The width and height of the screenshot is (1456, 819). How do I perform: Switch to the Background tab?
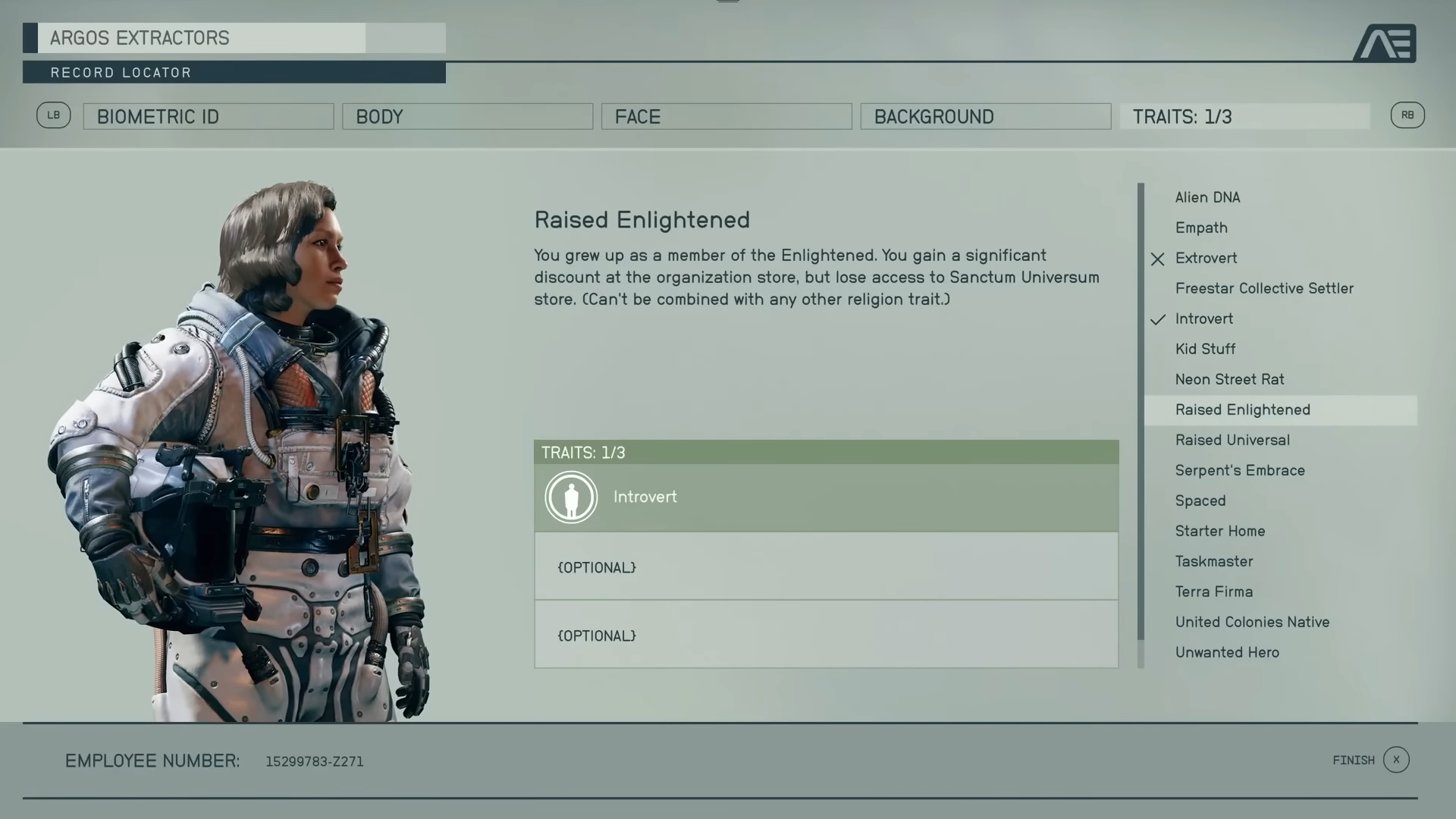pos(985,116)
